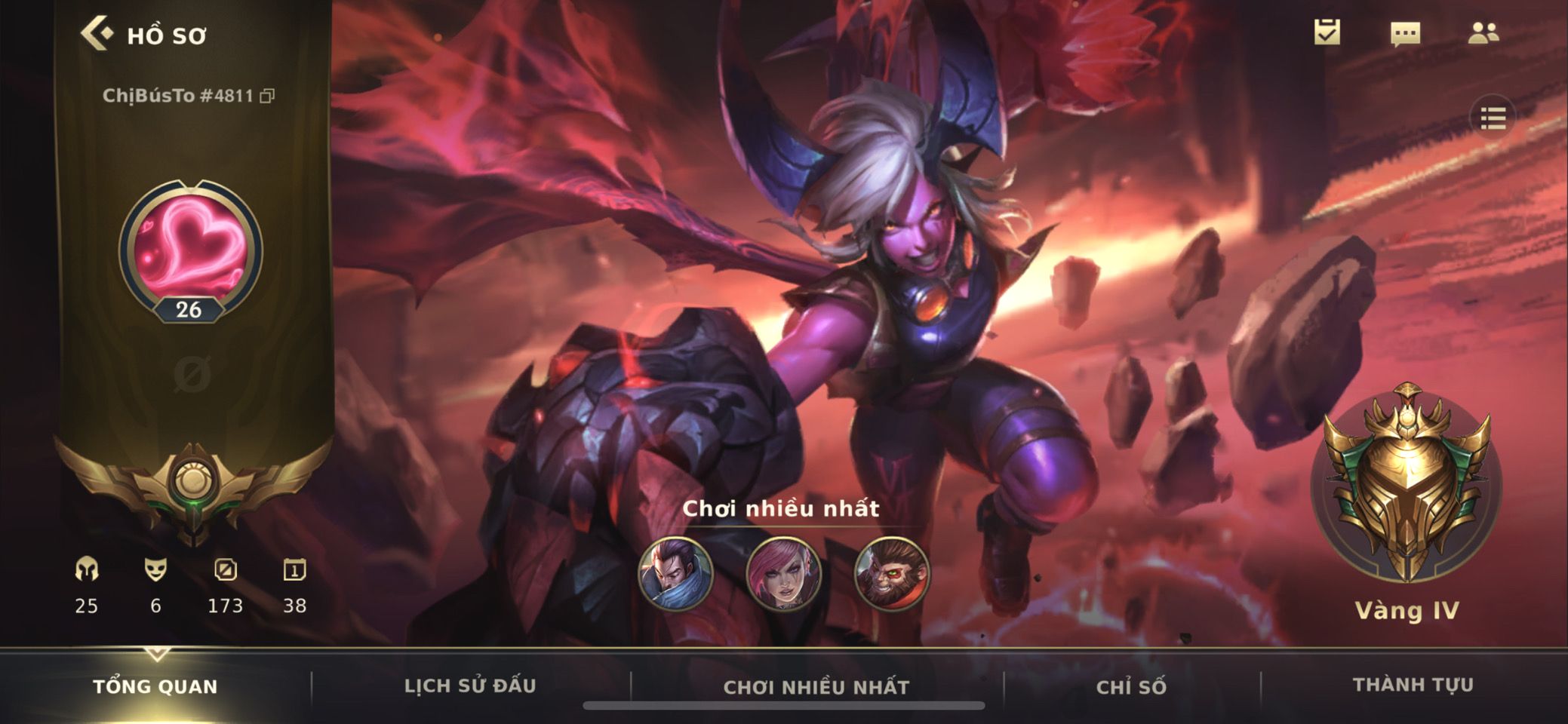The image size is (1568, 724).
Task: Open the Chơi Nhiều Nhất tab
Action: (x=816, y=686)
